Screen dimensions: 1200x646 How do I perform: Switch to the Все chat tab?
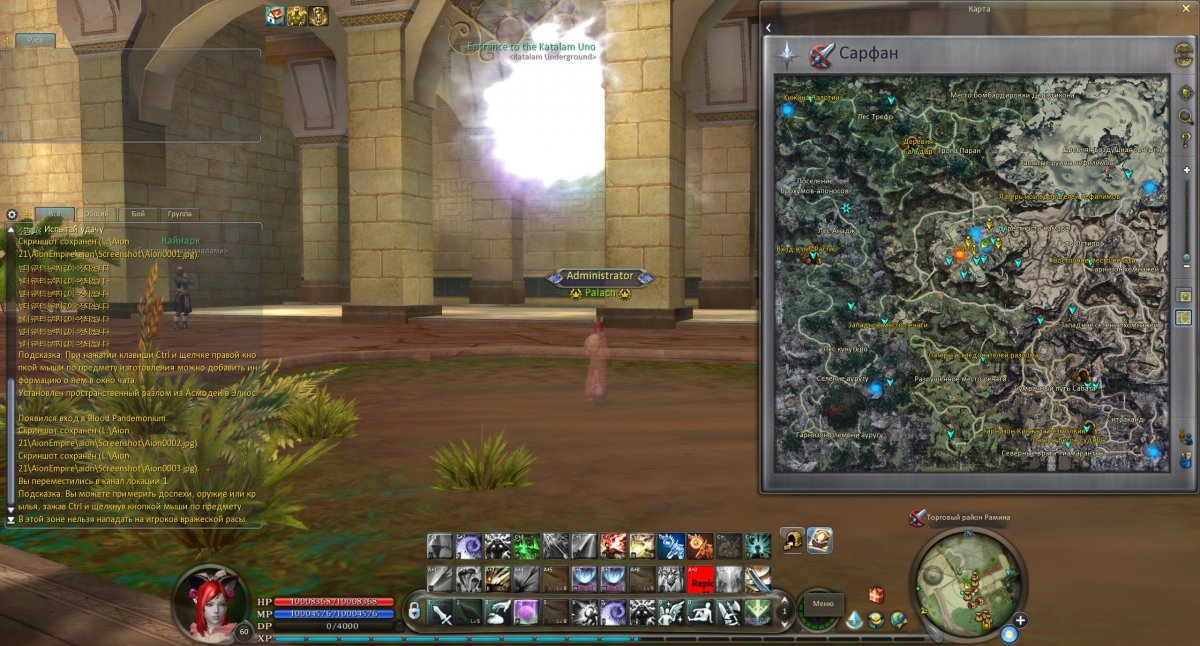click(x=55, y=214)
